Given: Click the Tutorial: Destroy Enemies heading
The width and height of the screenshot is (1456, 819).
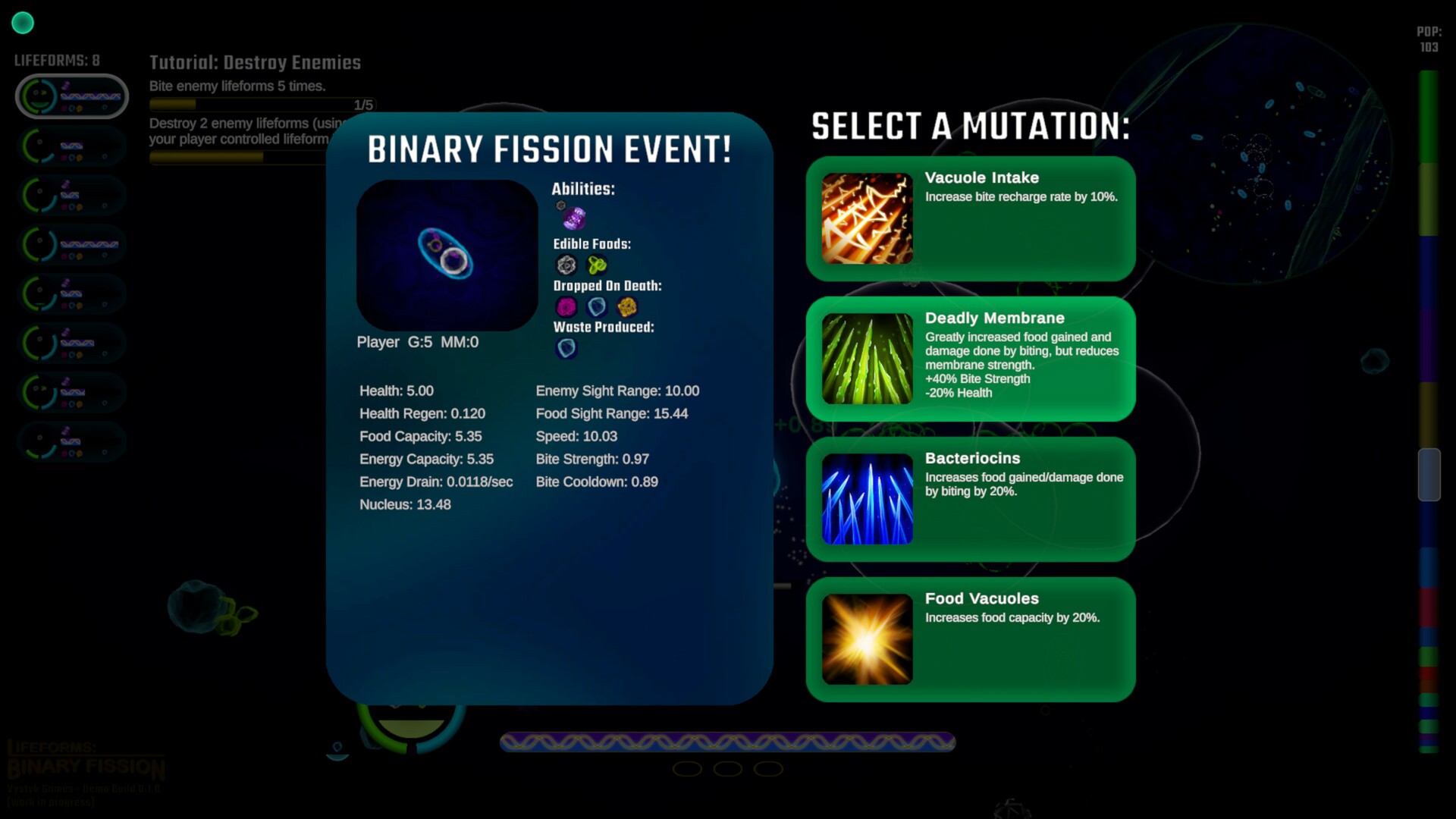Looking at the screenshot, I should [x=256, y=63].
